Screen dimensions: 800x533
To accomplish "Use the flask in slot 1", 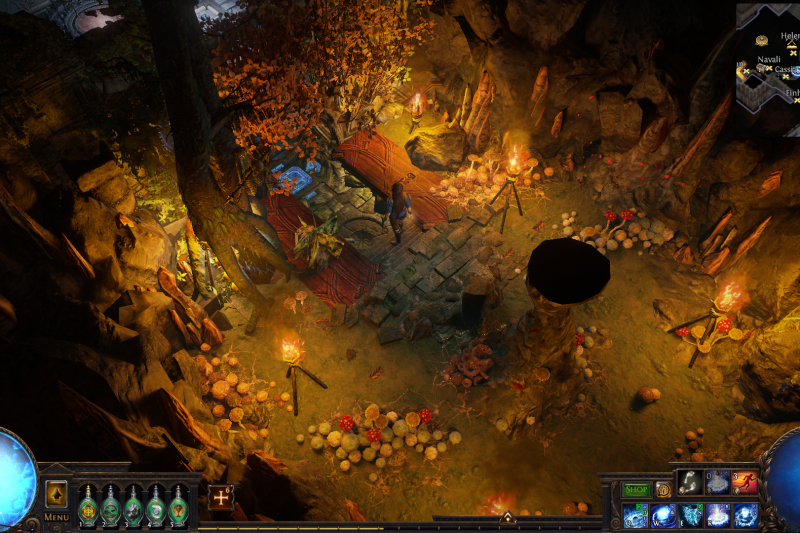I will pos(88,505).
